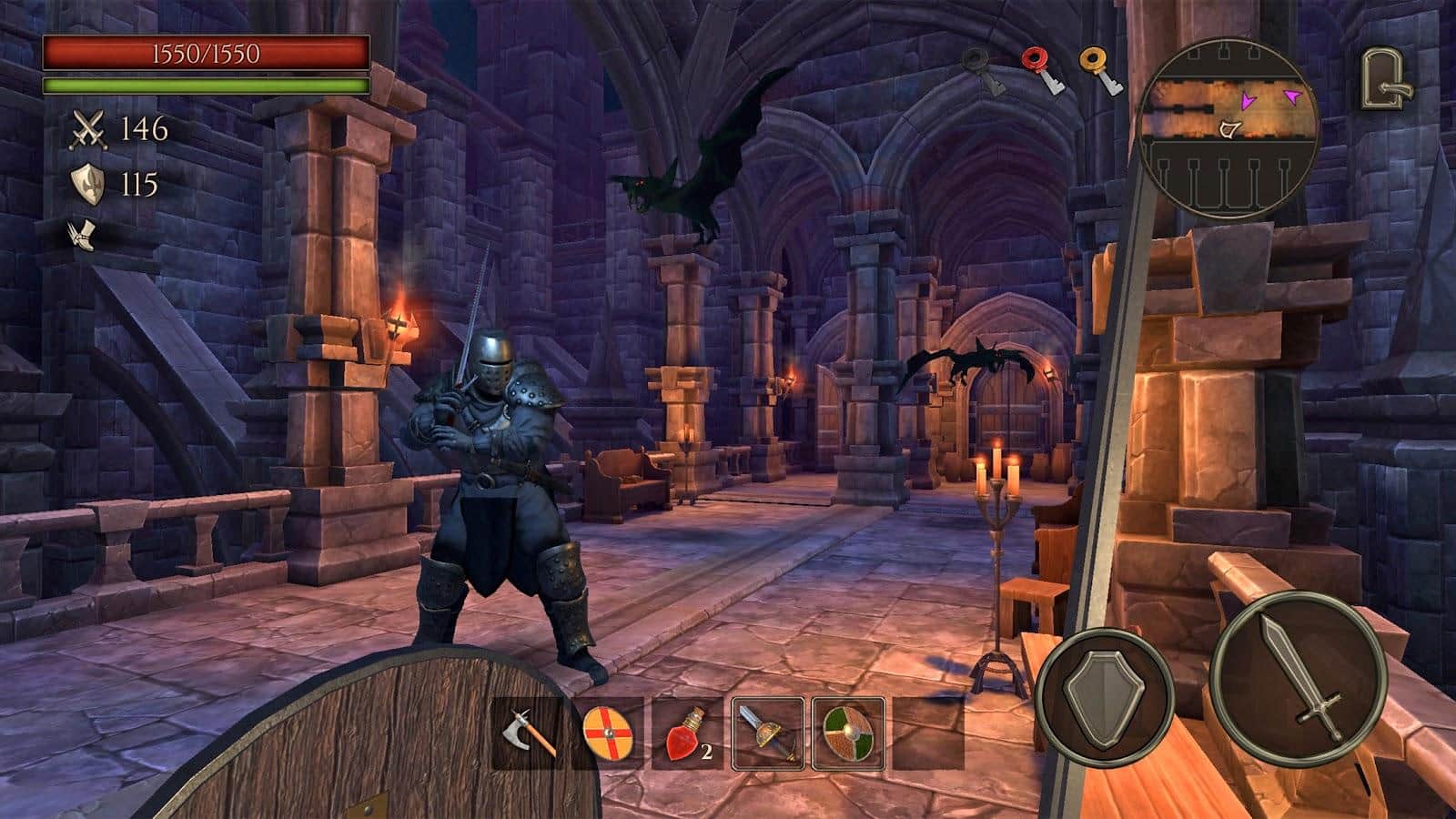The image size is (1456, 819).
Task: Select the battle axe hotbar slot
Action: click(530, 733)
